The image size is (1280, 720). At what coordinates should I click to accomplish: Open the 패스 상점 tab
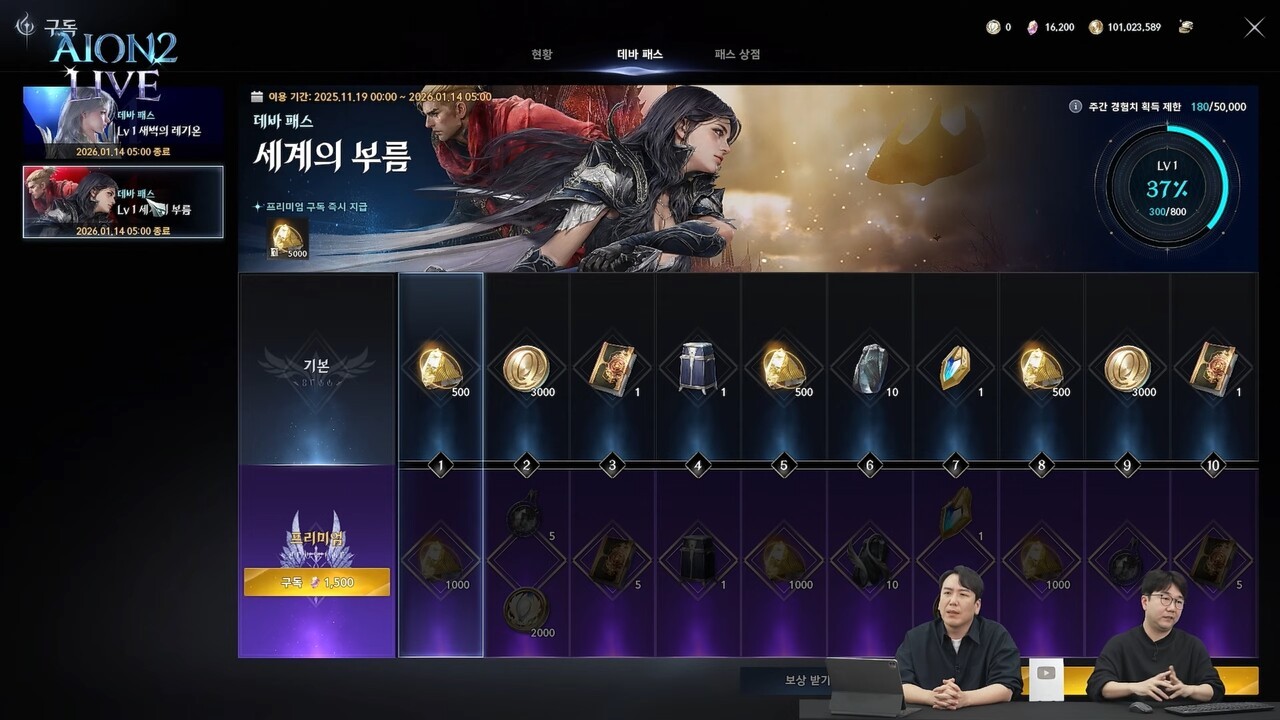tap(737, 54)
